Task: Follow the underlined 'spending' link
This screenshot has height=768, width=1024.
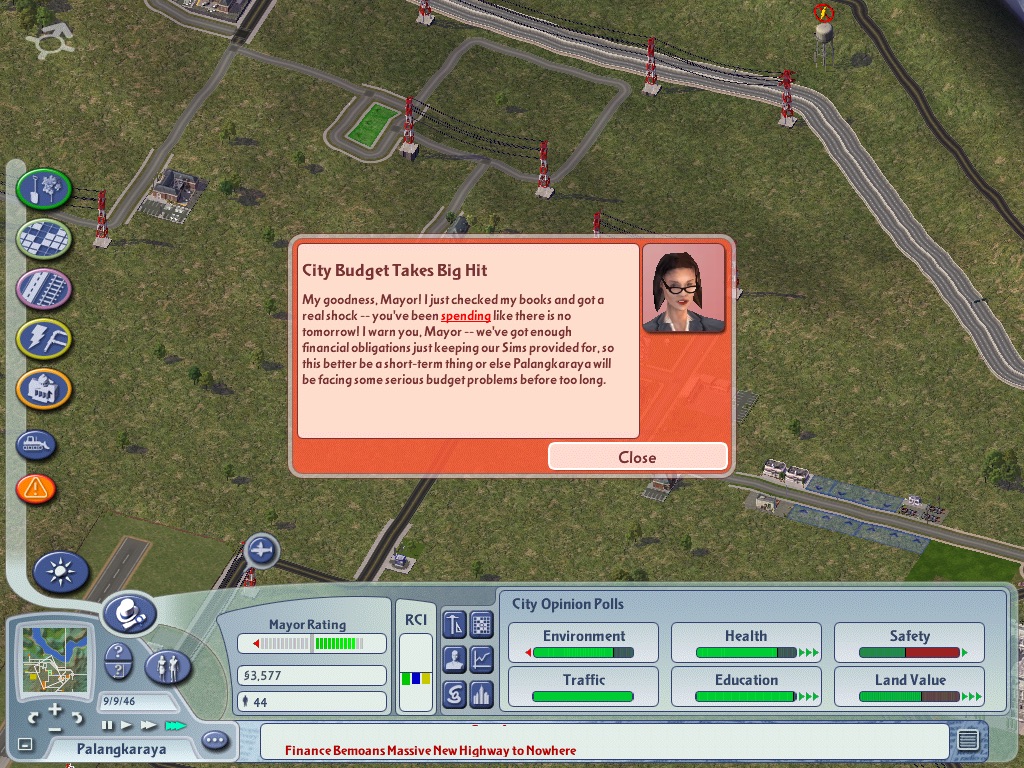Action: 466,315
